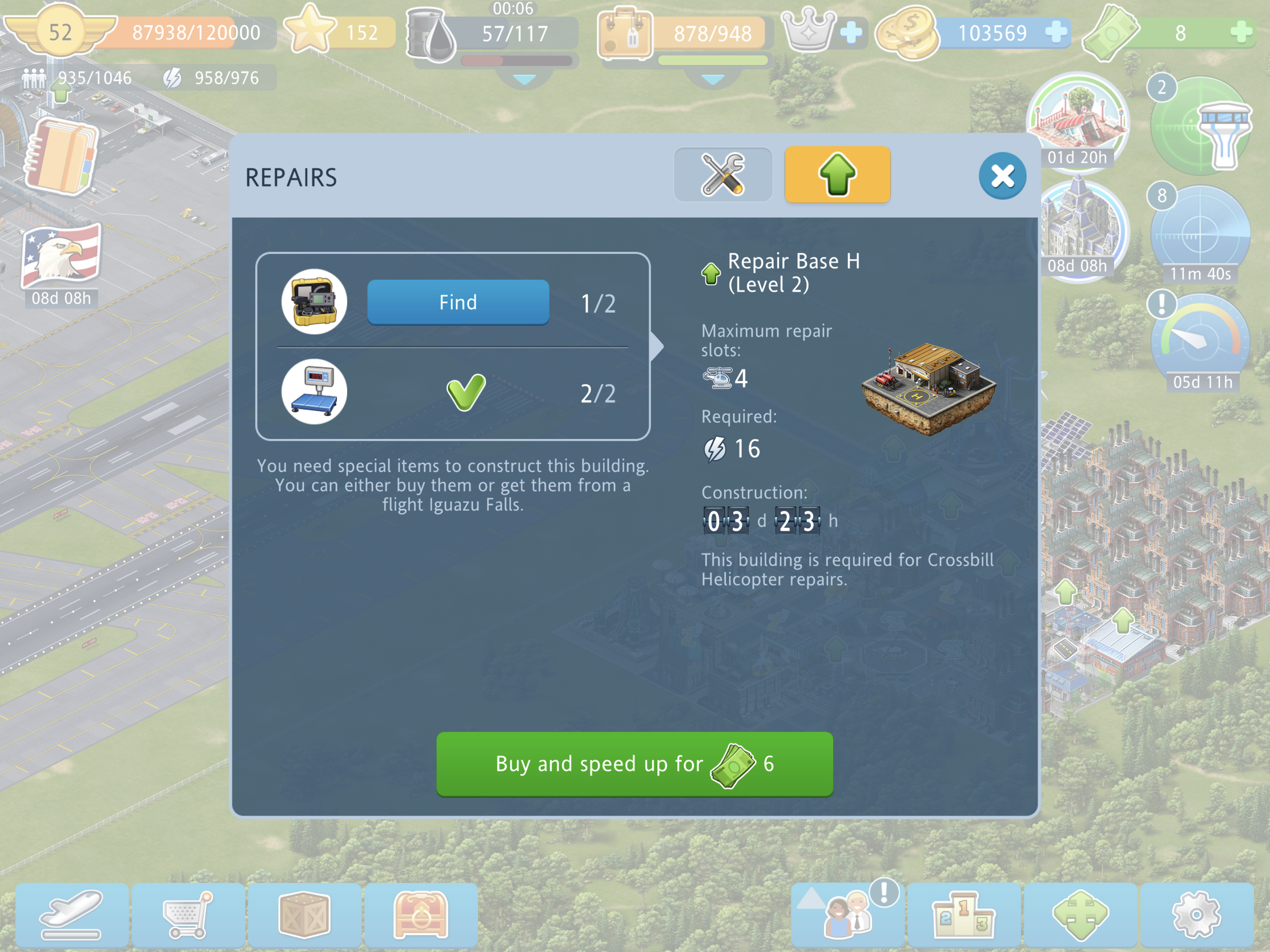The width and height of the screenshot is (1270, 952).
Task: Open the shopping cart store
Action: click(x=188, y=915)
